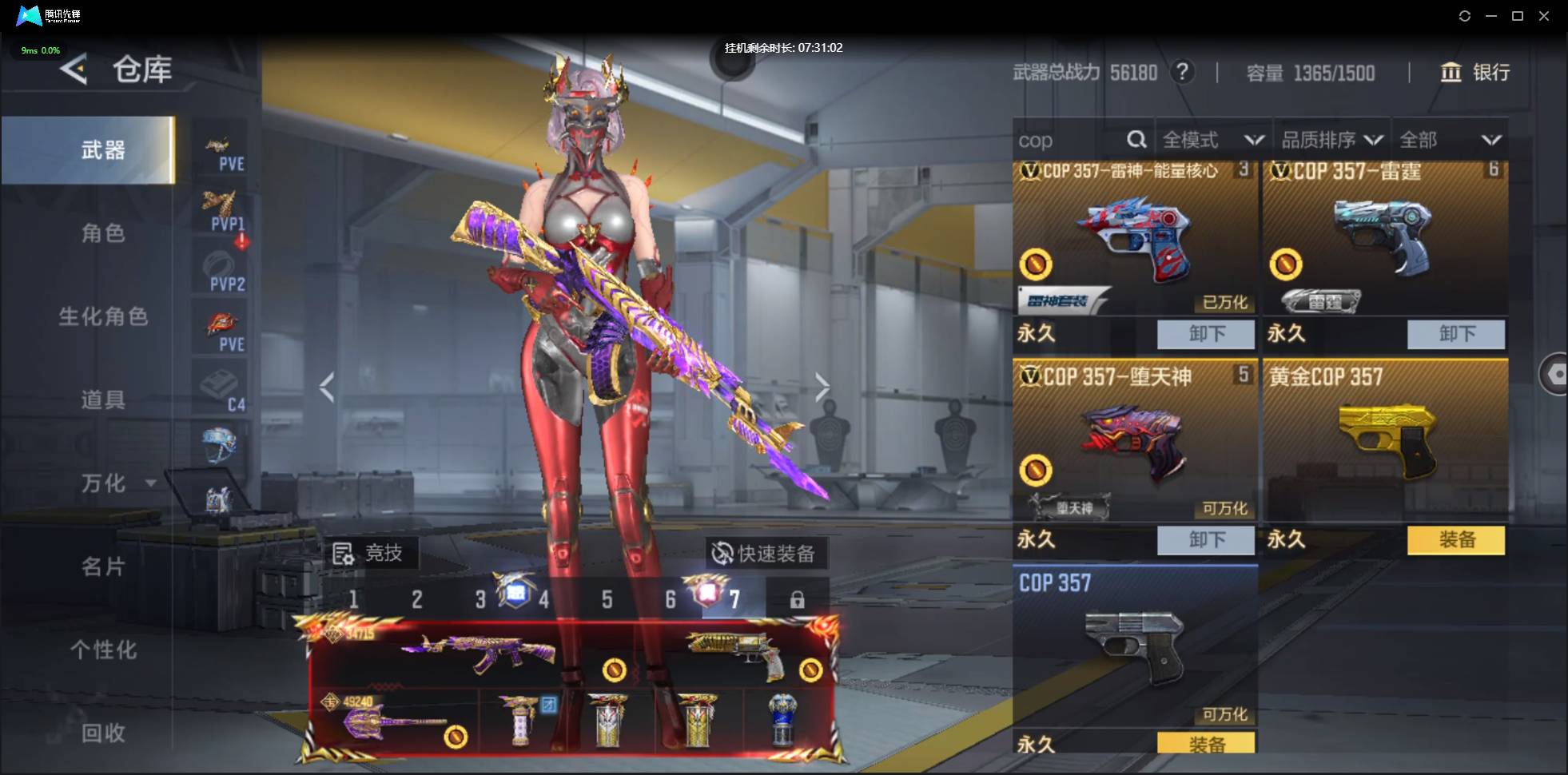The width and height of the screenshot is (1568, 775).
Task: Rotate to the next character view arrow
Action: coord(822,387)
